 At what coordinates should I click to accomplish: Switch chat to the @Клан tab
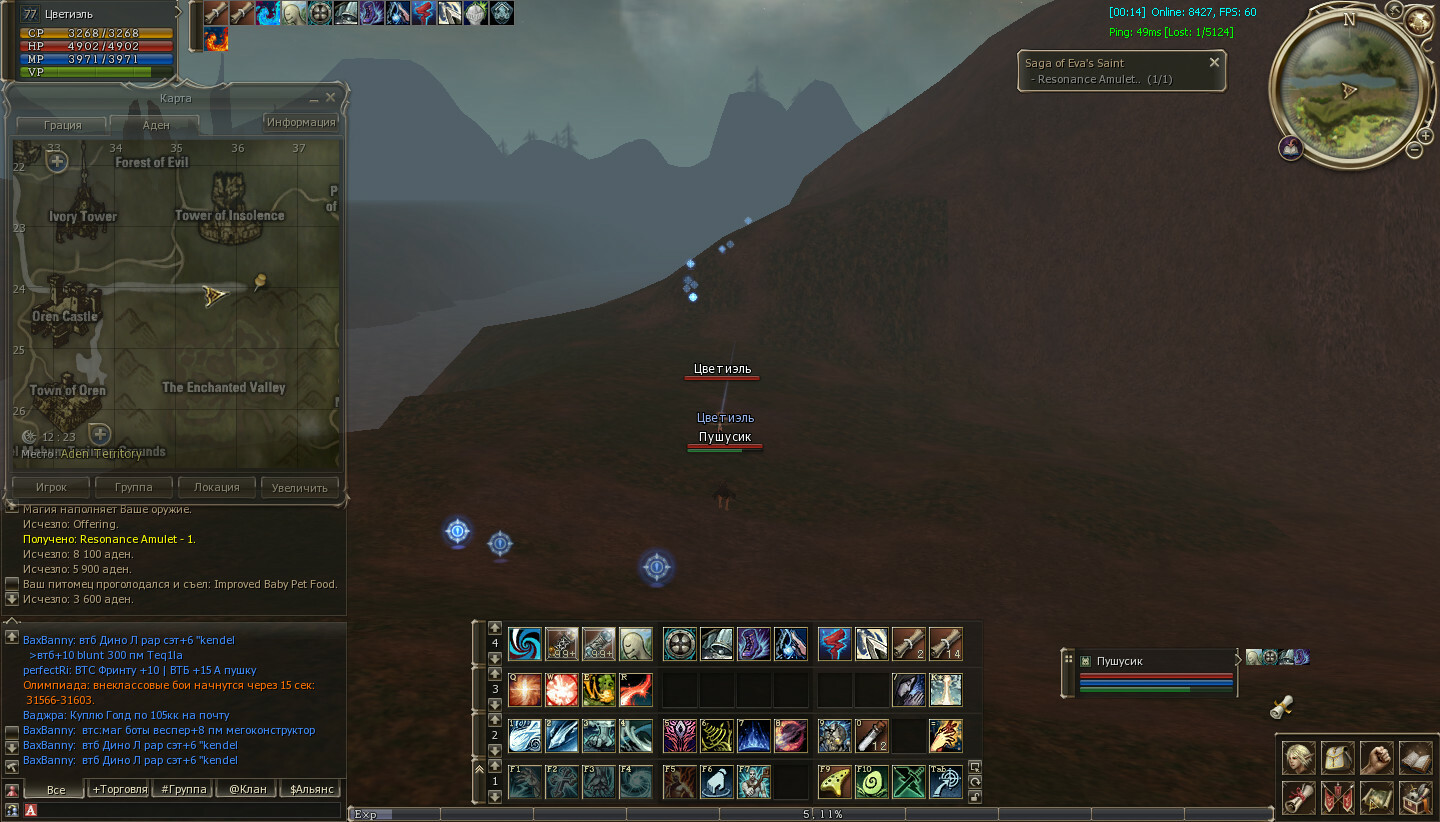tap(247, 789)
